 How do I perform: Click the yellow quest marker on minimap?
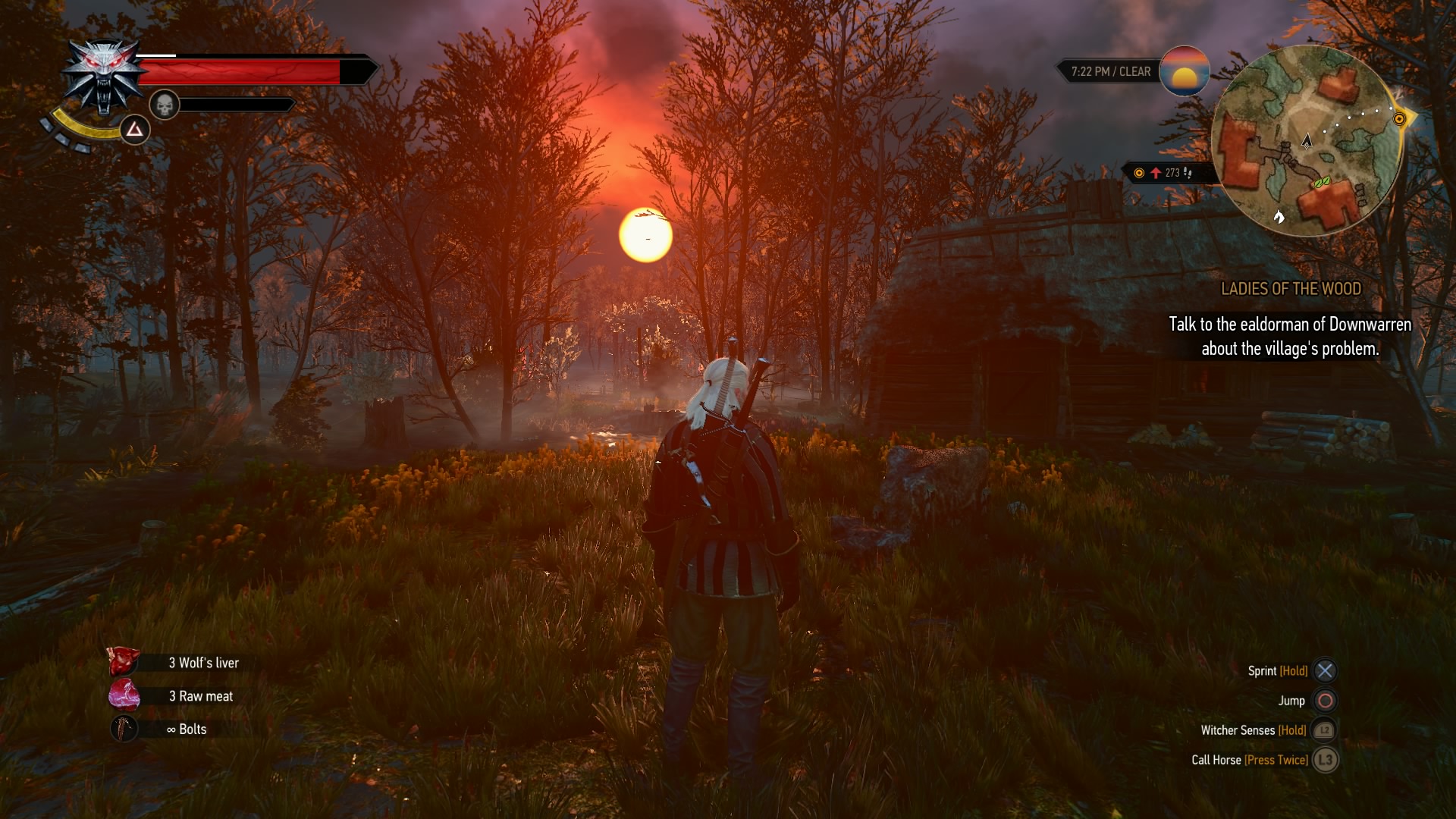(1400, 119)
